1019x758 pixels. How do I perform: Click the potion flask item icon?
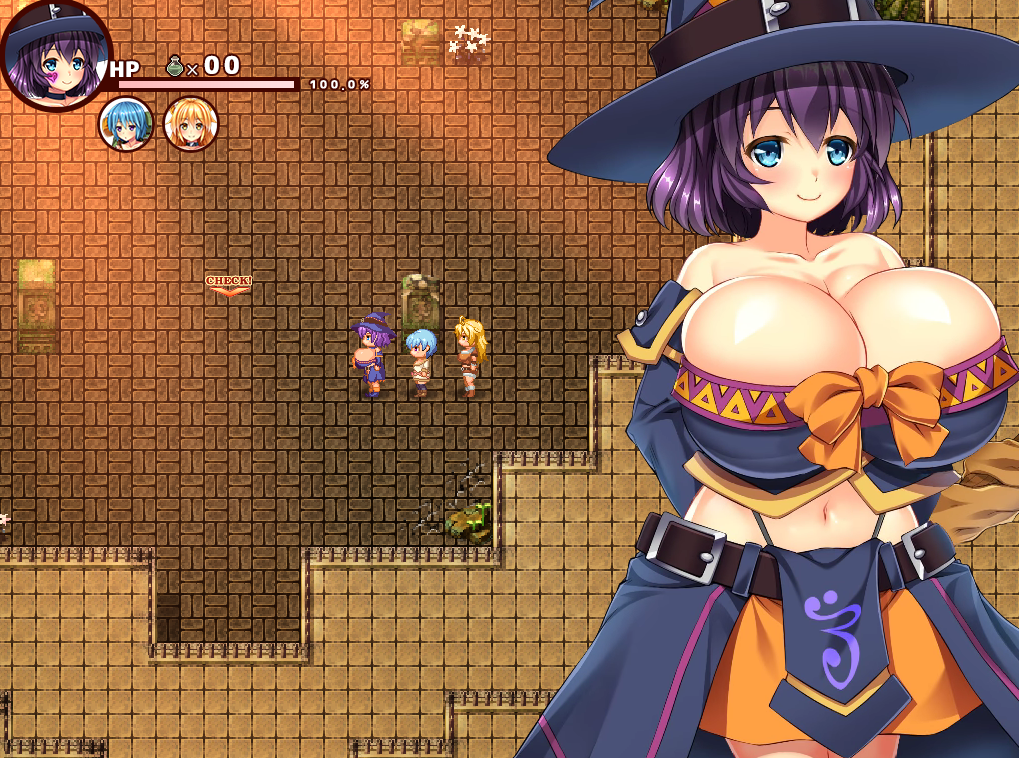pyautogui.click(x=175, y=67)
